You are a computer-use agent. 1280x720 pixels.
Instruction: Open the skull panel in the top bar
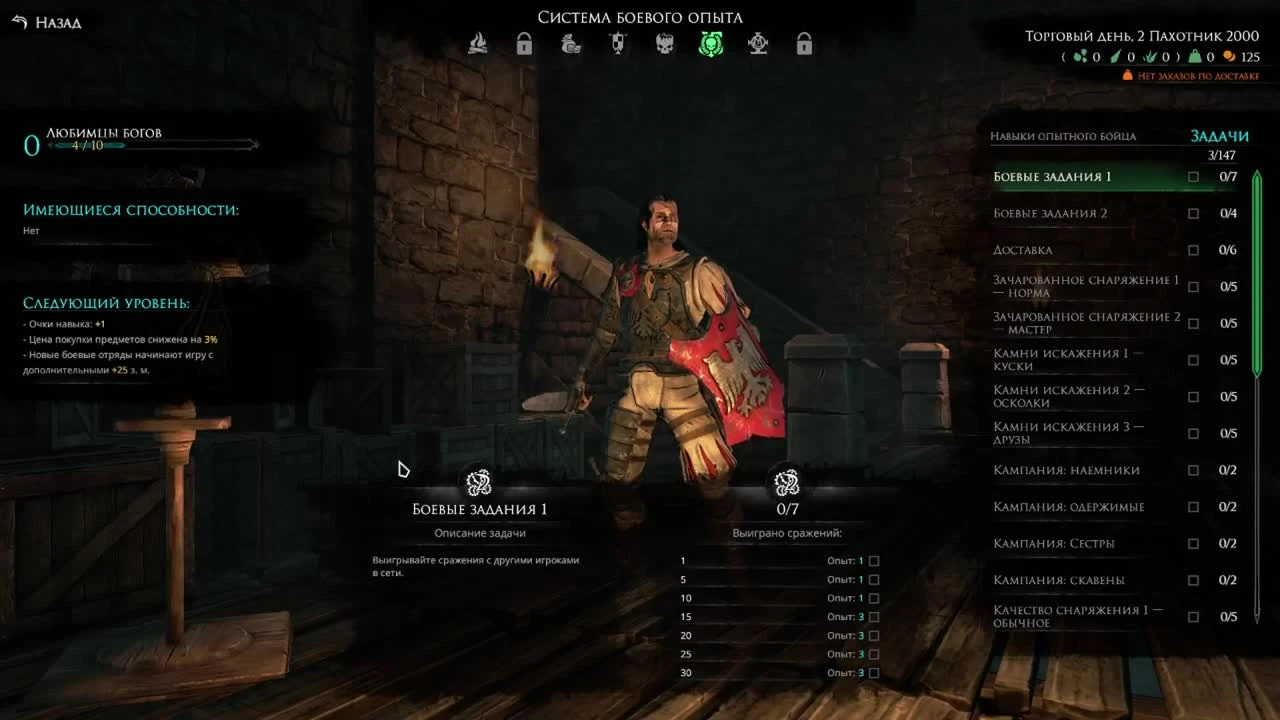(664, 44)
